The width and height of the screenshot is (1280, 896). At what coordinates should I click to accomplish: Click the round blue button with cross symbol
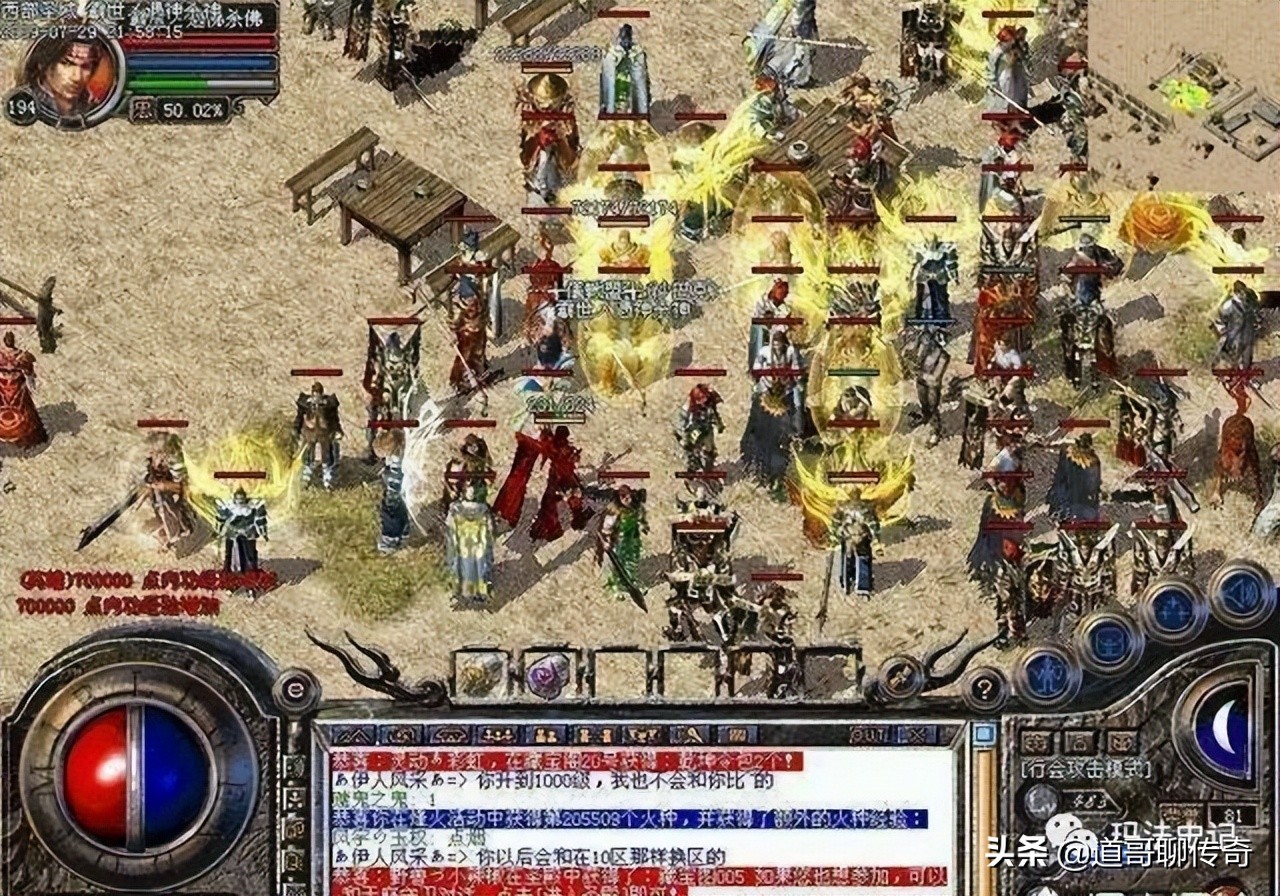point(1173,610)
